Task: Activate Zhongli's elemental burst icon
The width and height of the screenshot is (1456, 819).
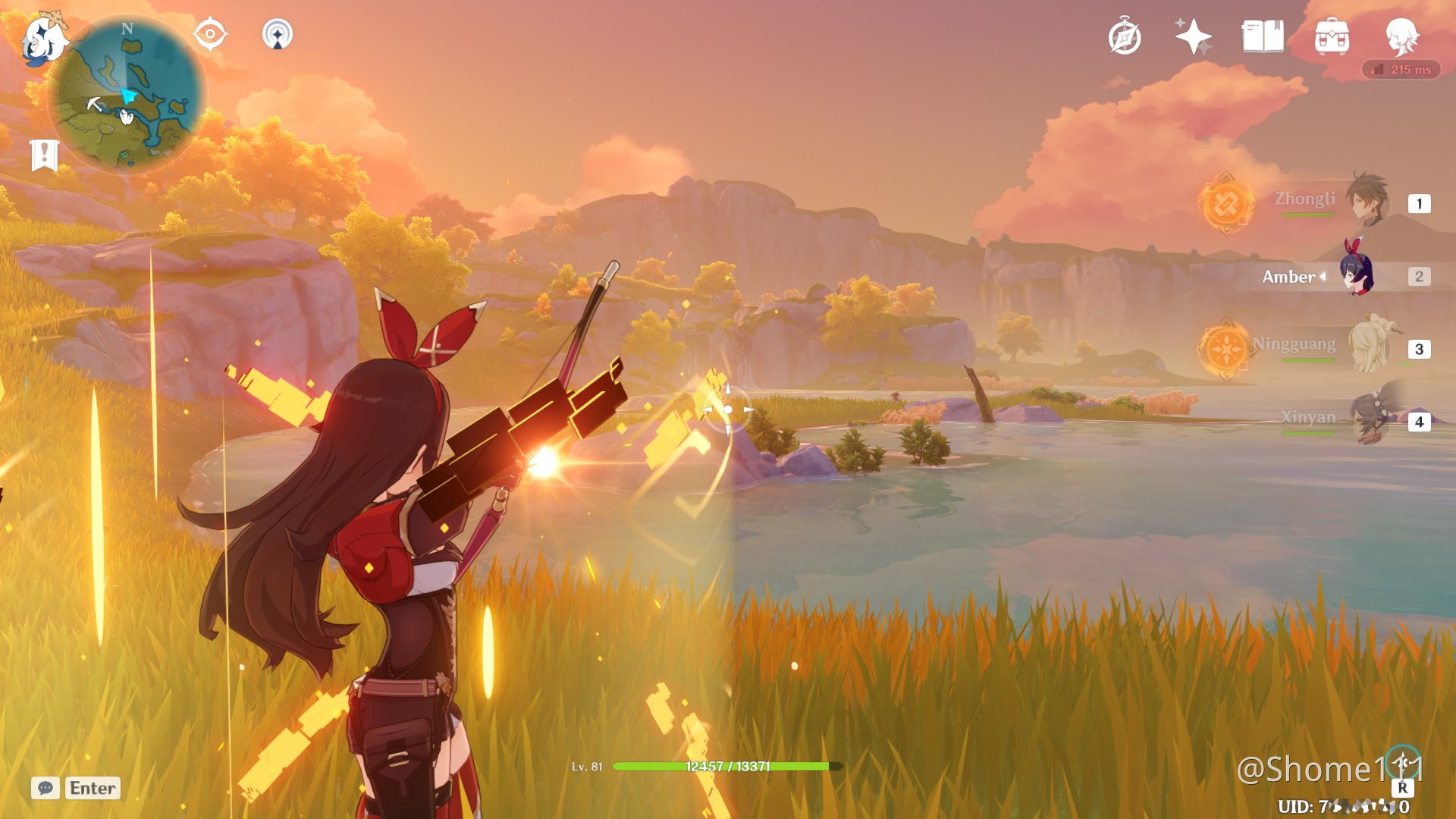Action: (x=1226, y=204)
